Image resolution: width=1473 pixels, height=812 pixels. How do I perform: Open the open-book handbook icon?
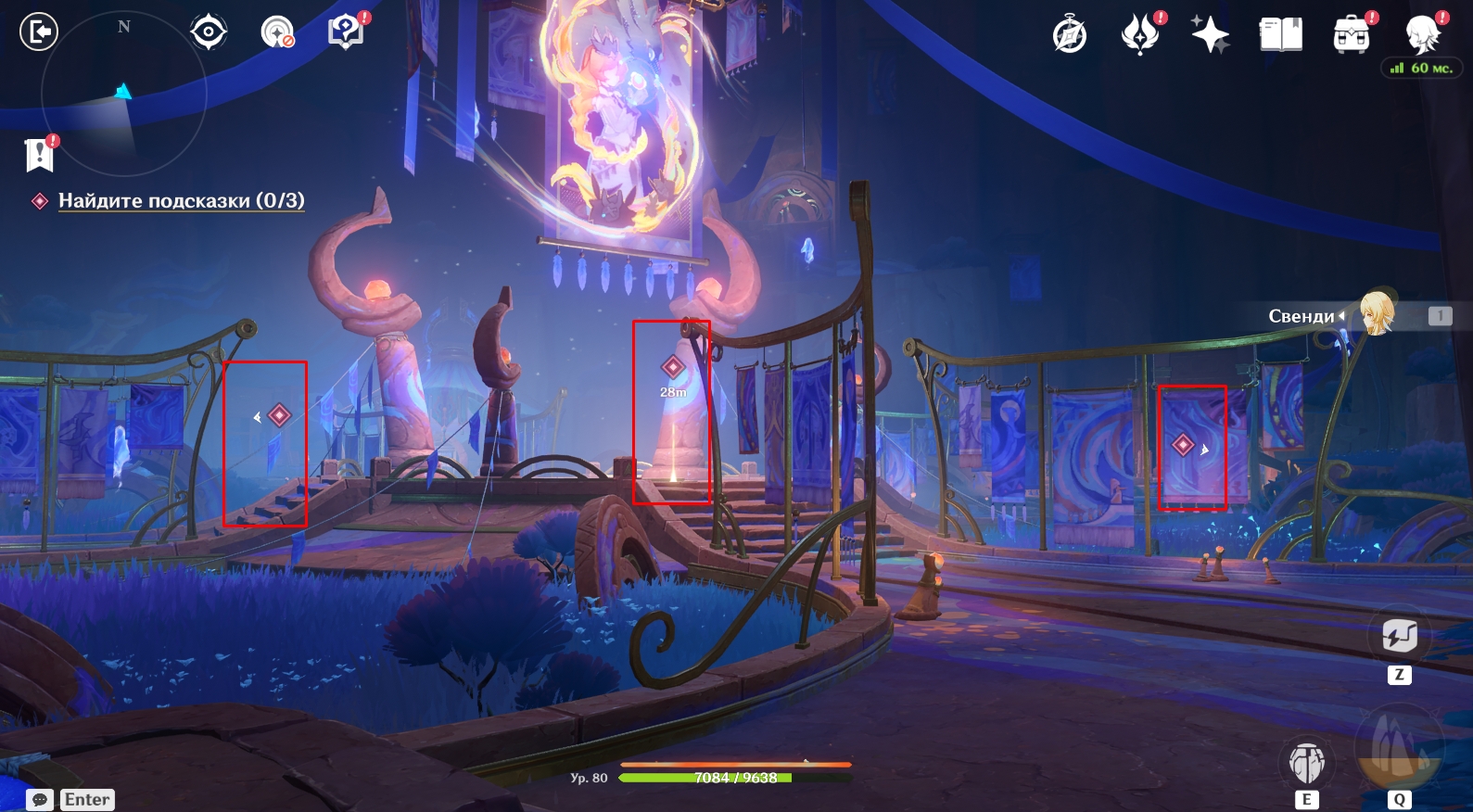point(1280,35)
